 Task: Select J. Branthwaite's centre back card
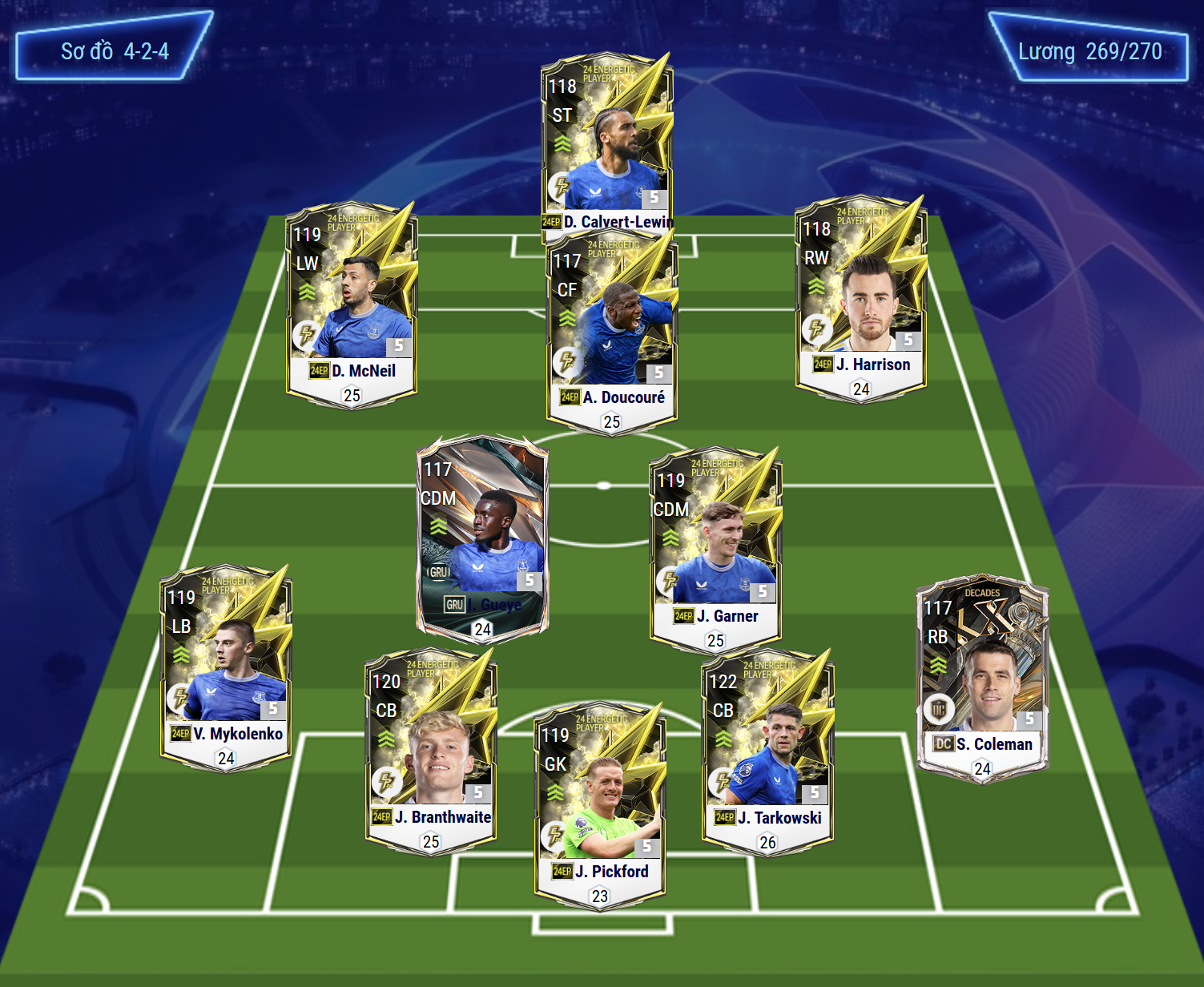tap(431, 749)
